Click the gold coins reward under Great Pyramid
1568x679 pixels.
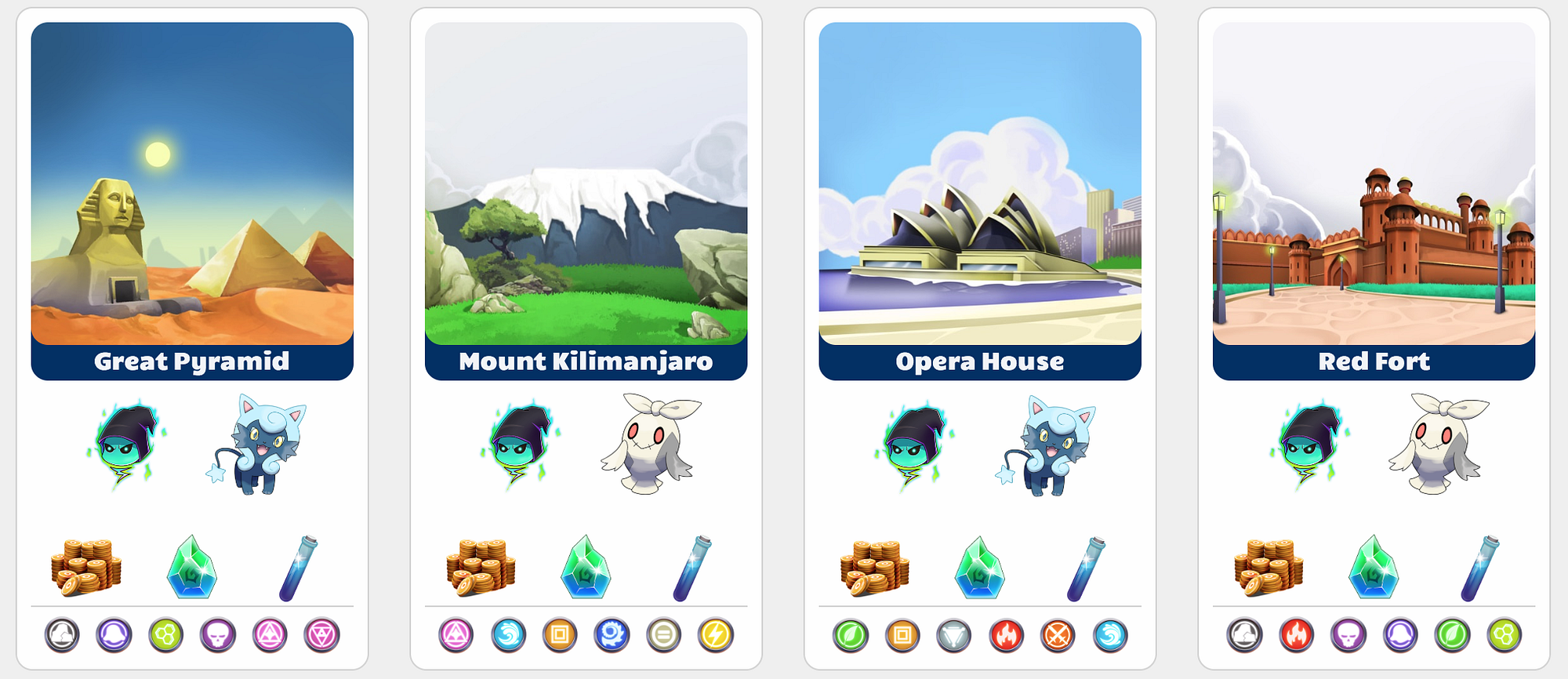86,568
